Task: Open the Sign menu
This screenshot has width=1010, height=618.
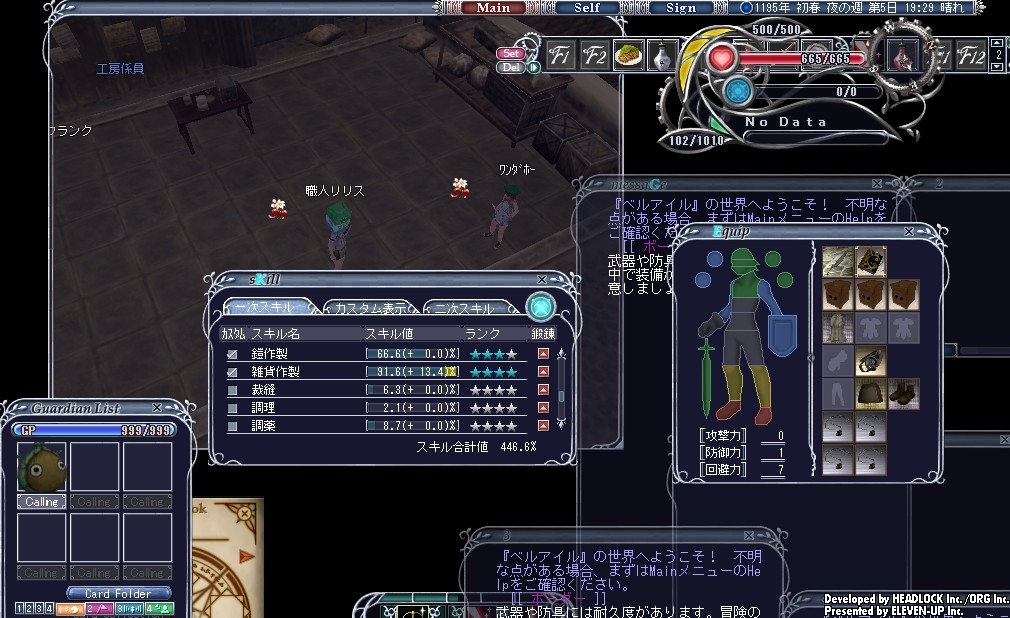Action: coord(680,8)
